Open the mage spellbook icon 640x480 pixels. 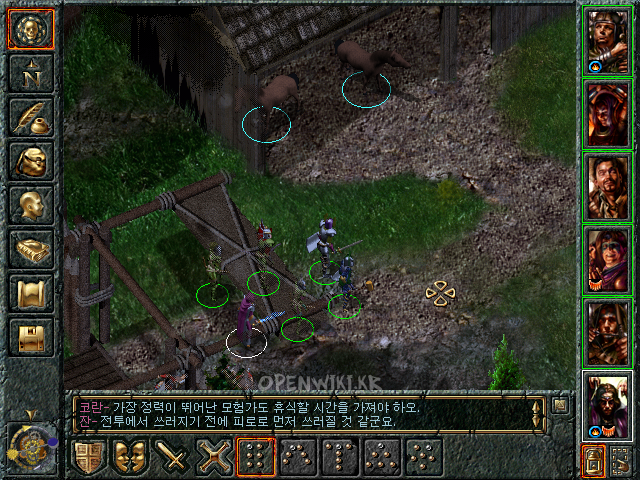coord(31,249)
